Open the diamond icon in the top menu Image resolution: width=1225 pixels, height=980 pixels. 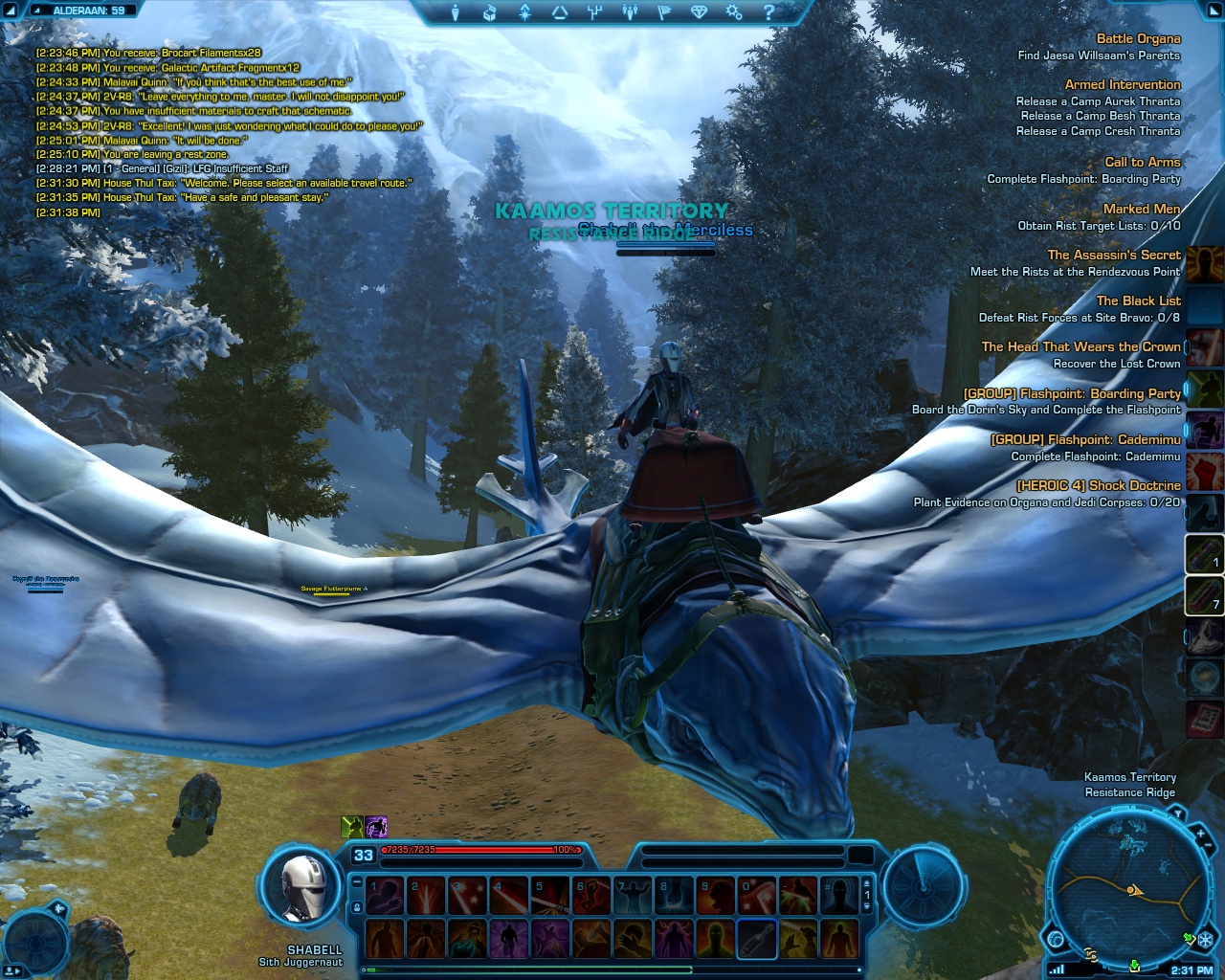(x=699, y=12)
